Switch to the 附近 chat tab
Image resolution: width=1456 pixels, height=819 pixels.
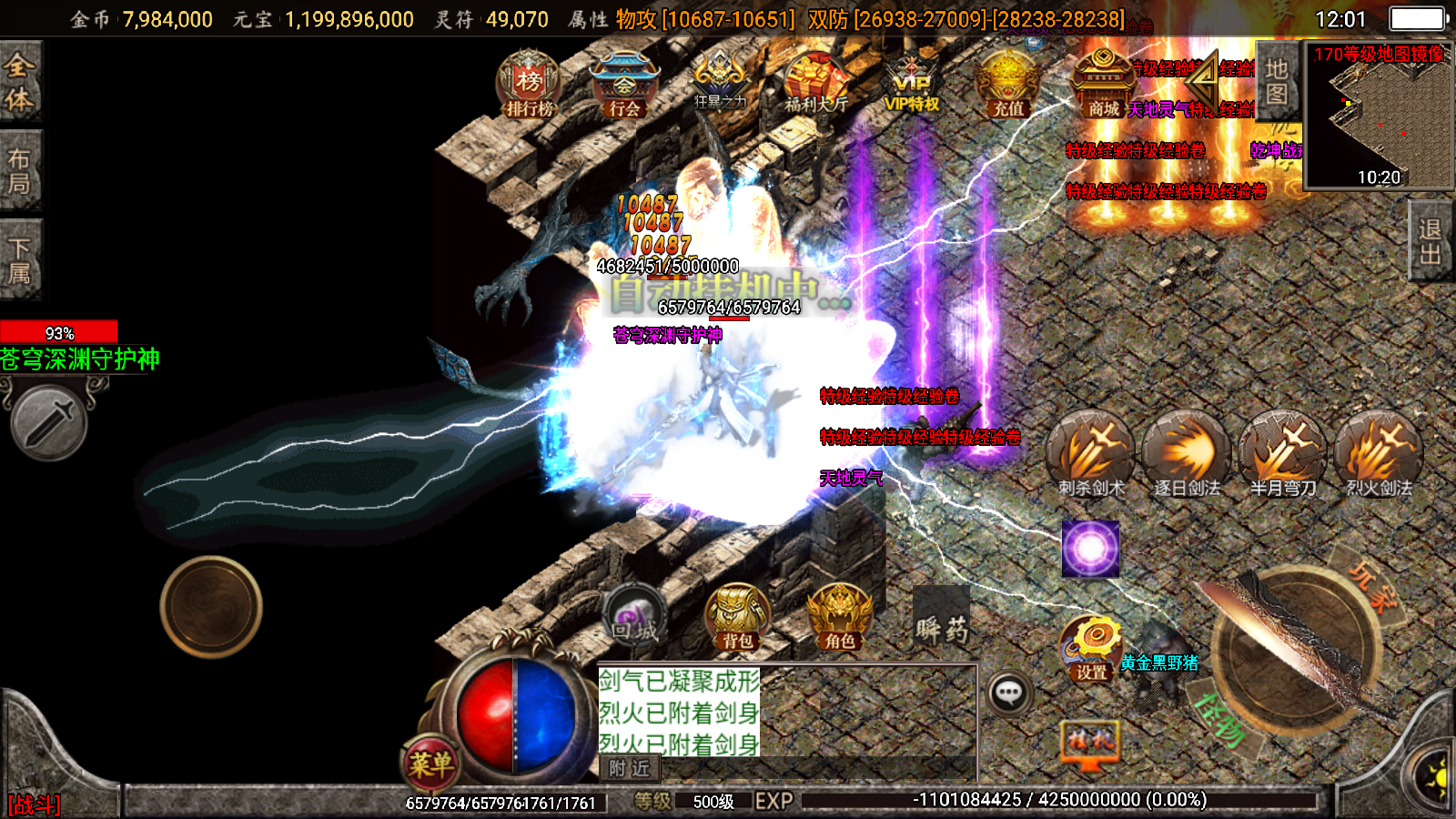(x=630, y=769)
